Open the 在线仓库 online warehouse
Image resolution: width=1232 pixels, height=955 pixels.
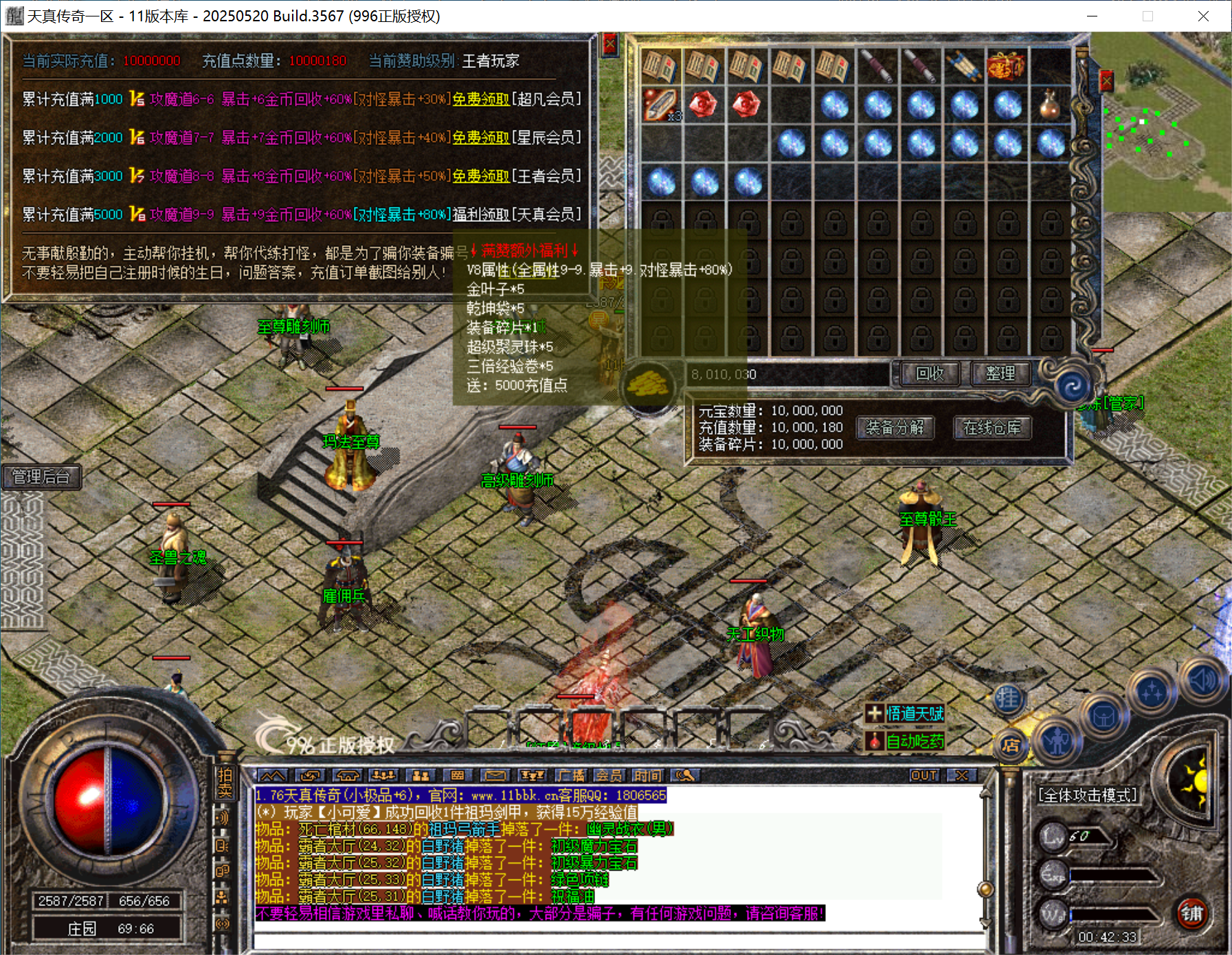pyautogui.click(x=992, y=428)
